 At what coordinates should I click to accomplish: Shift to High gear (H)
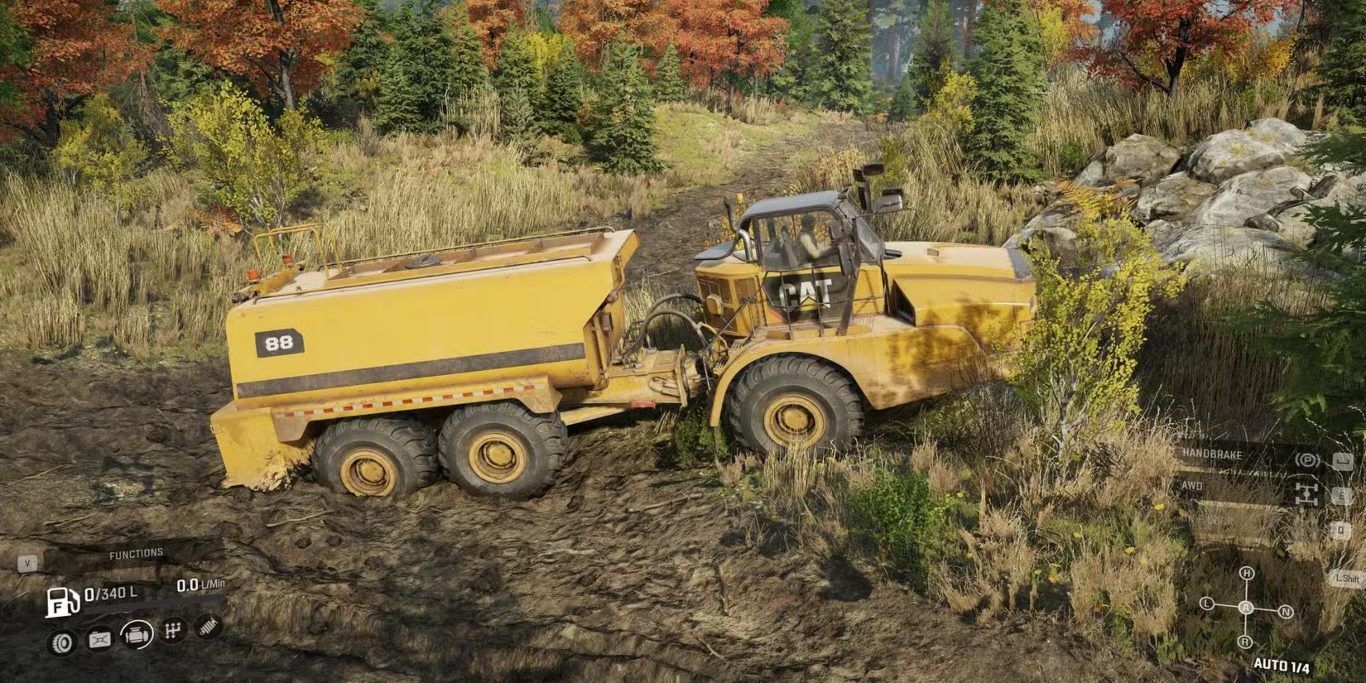1246,574
